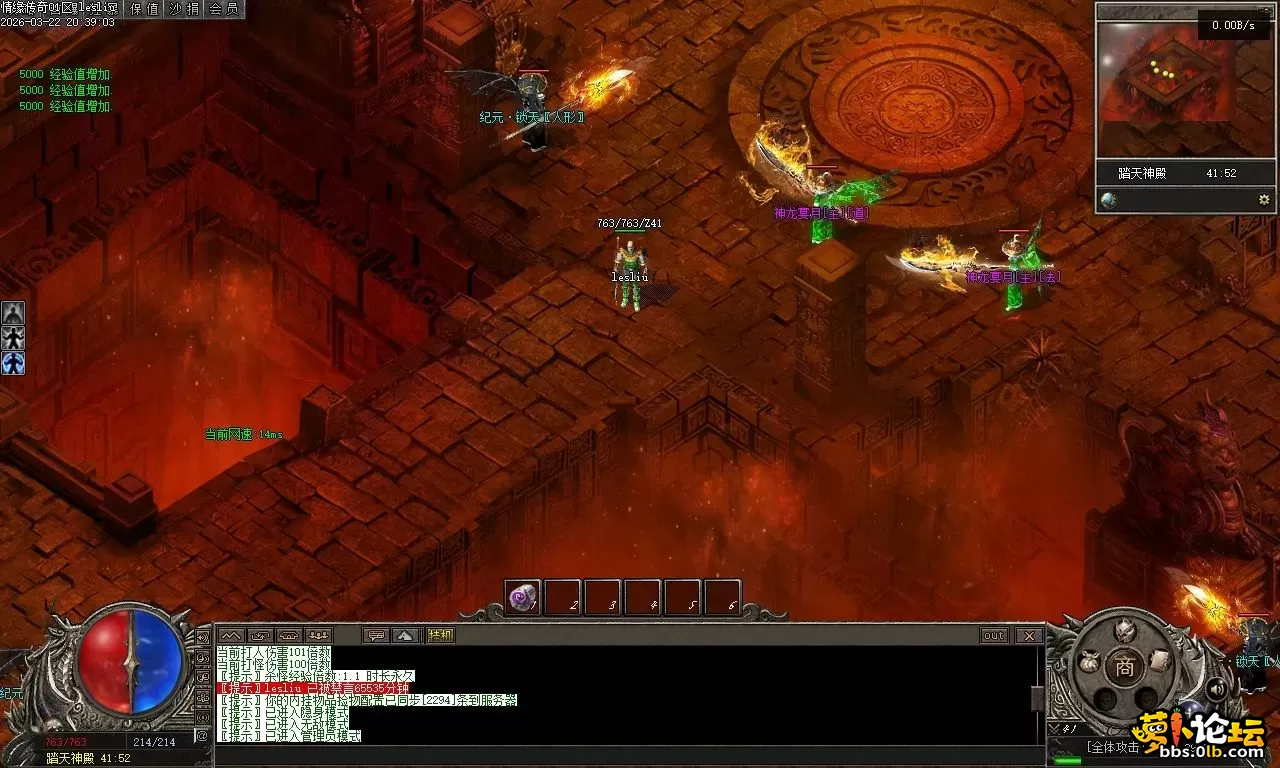Select the globe icon under the minimap
This screenshot has height=768, width=1280.
(1108, 200)
